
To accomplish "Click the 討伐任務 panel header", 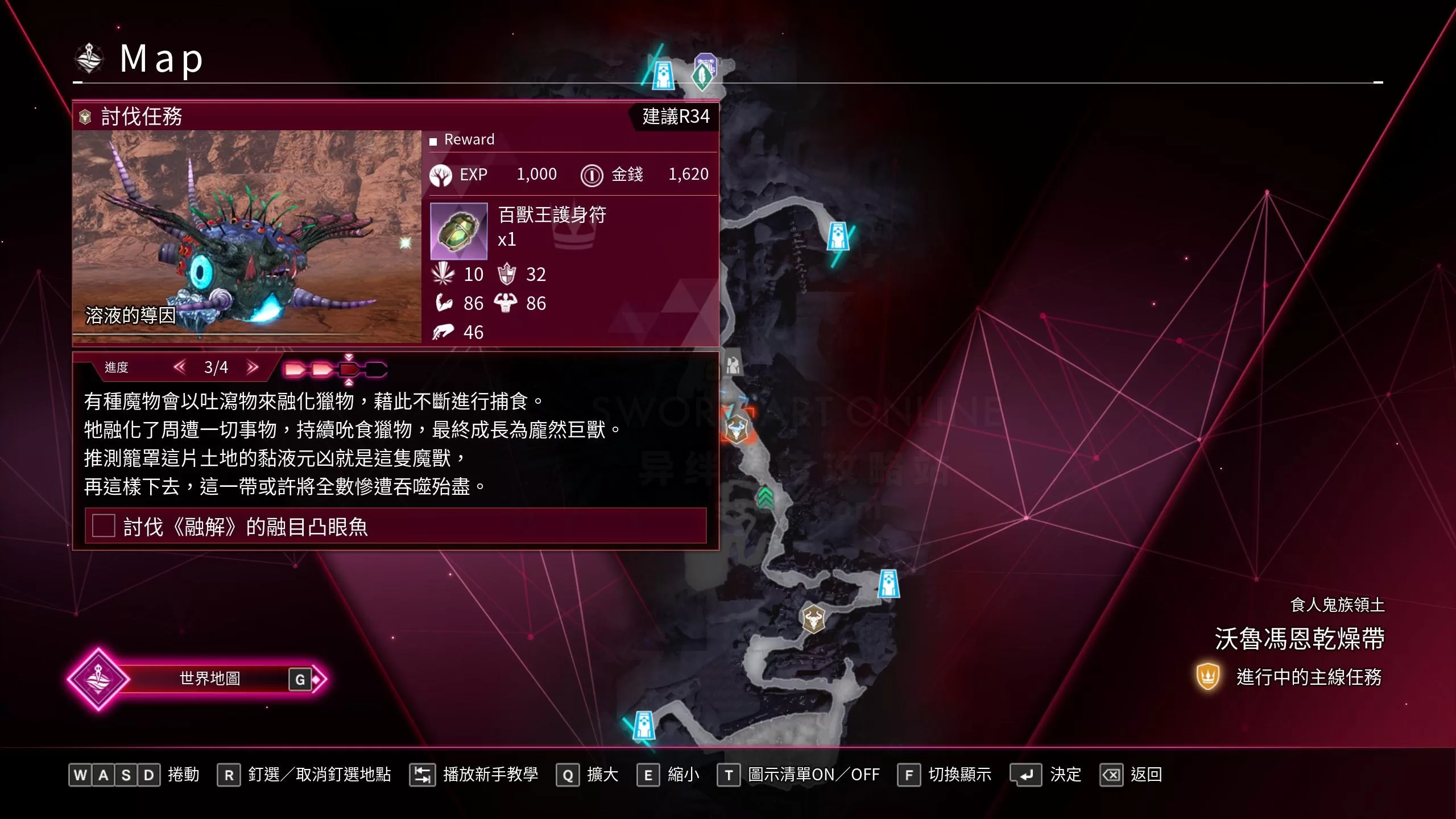I will coord(142,117).
